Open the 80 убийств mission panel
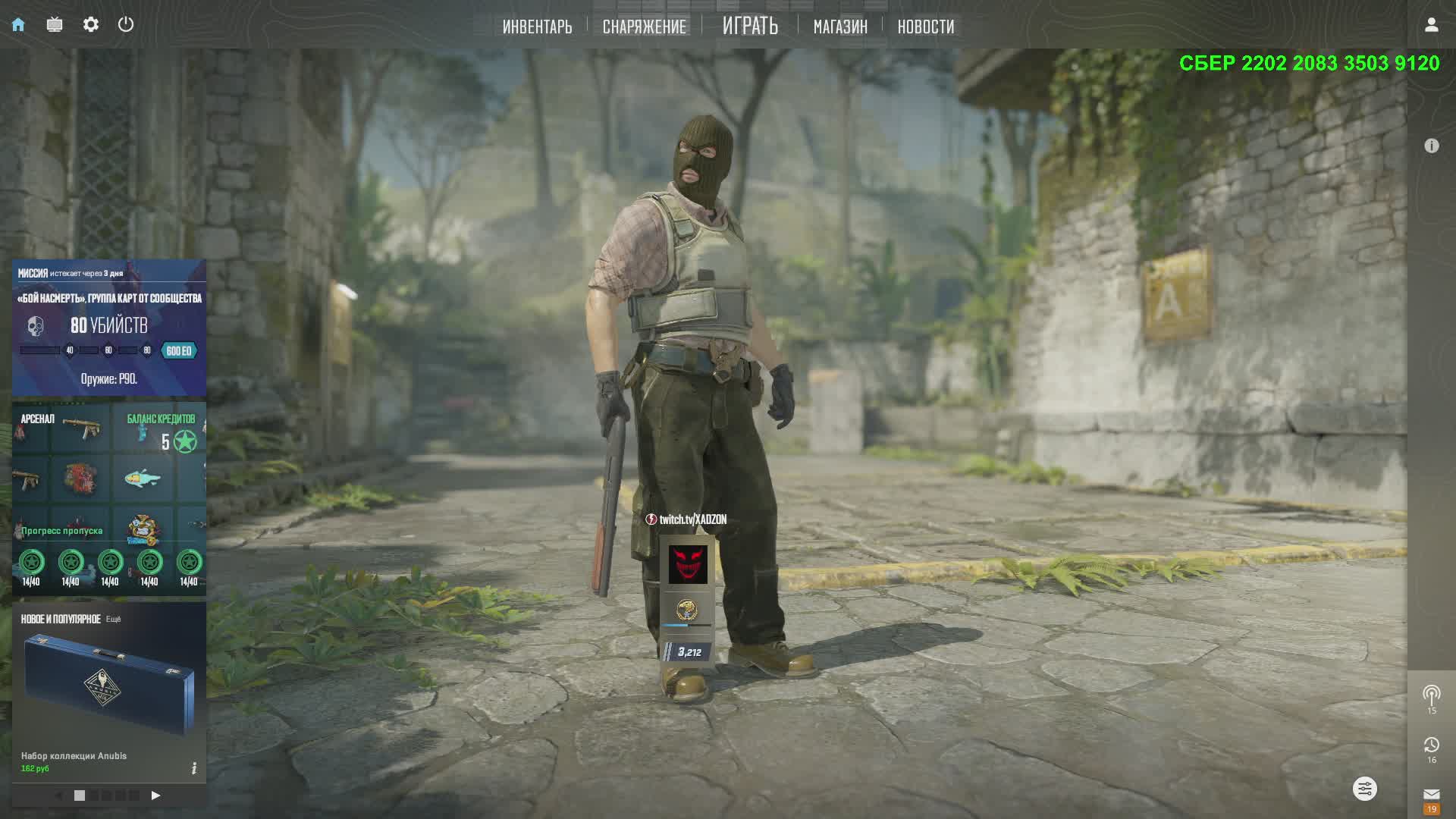This screenshot has width=1456, height=819. [109, 327]
